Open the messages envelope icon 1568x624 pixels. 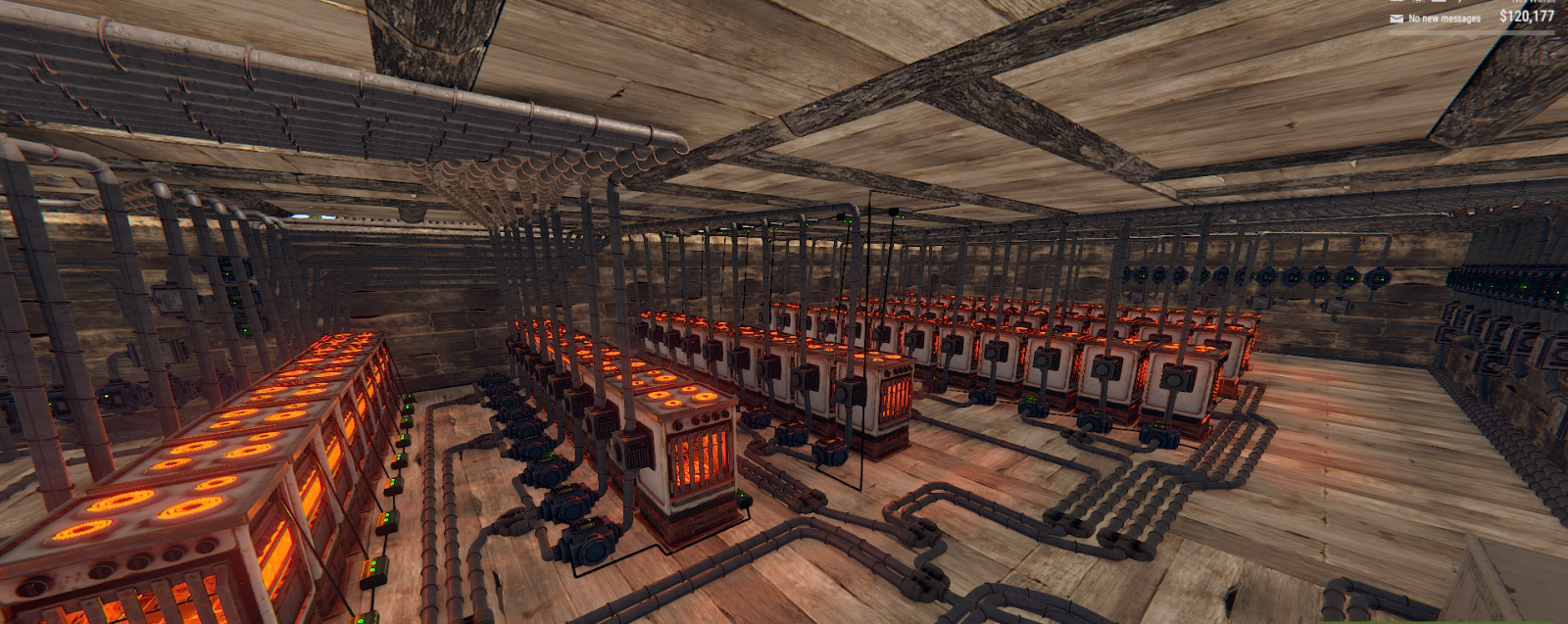pyautogui.click(x=1396, y=19)
